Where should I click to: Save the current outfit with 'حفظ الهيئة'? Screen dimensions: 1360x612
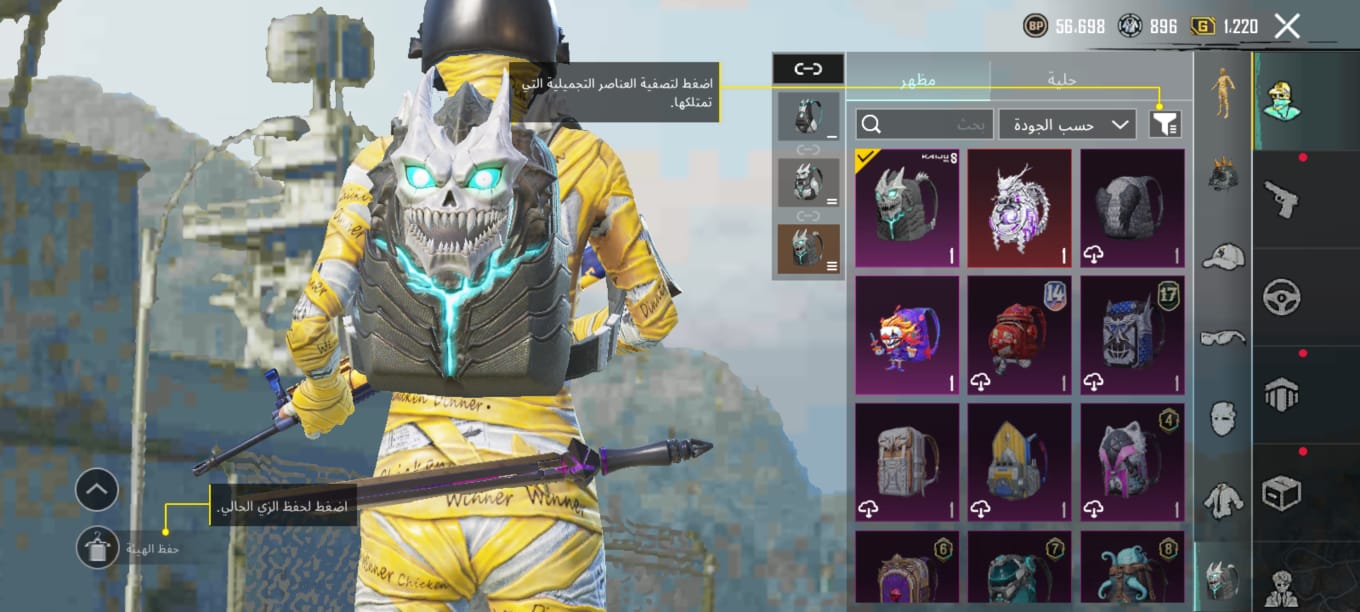pyautogui.click(x=98, y=548)
